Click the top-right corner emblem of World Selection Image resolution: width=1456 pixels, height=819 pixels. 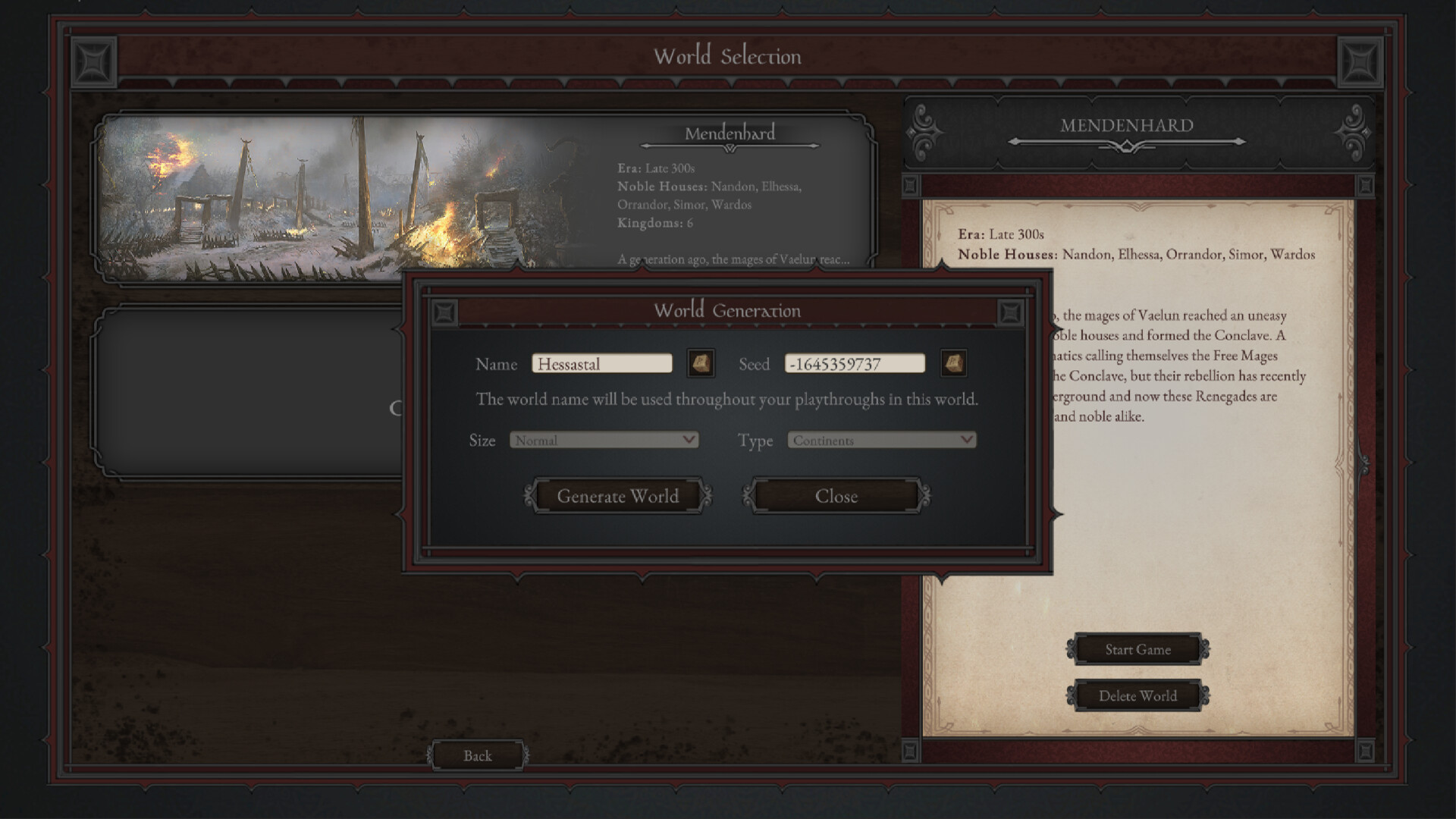click(1363, 62)
